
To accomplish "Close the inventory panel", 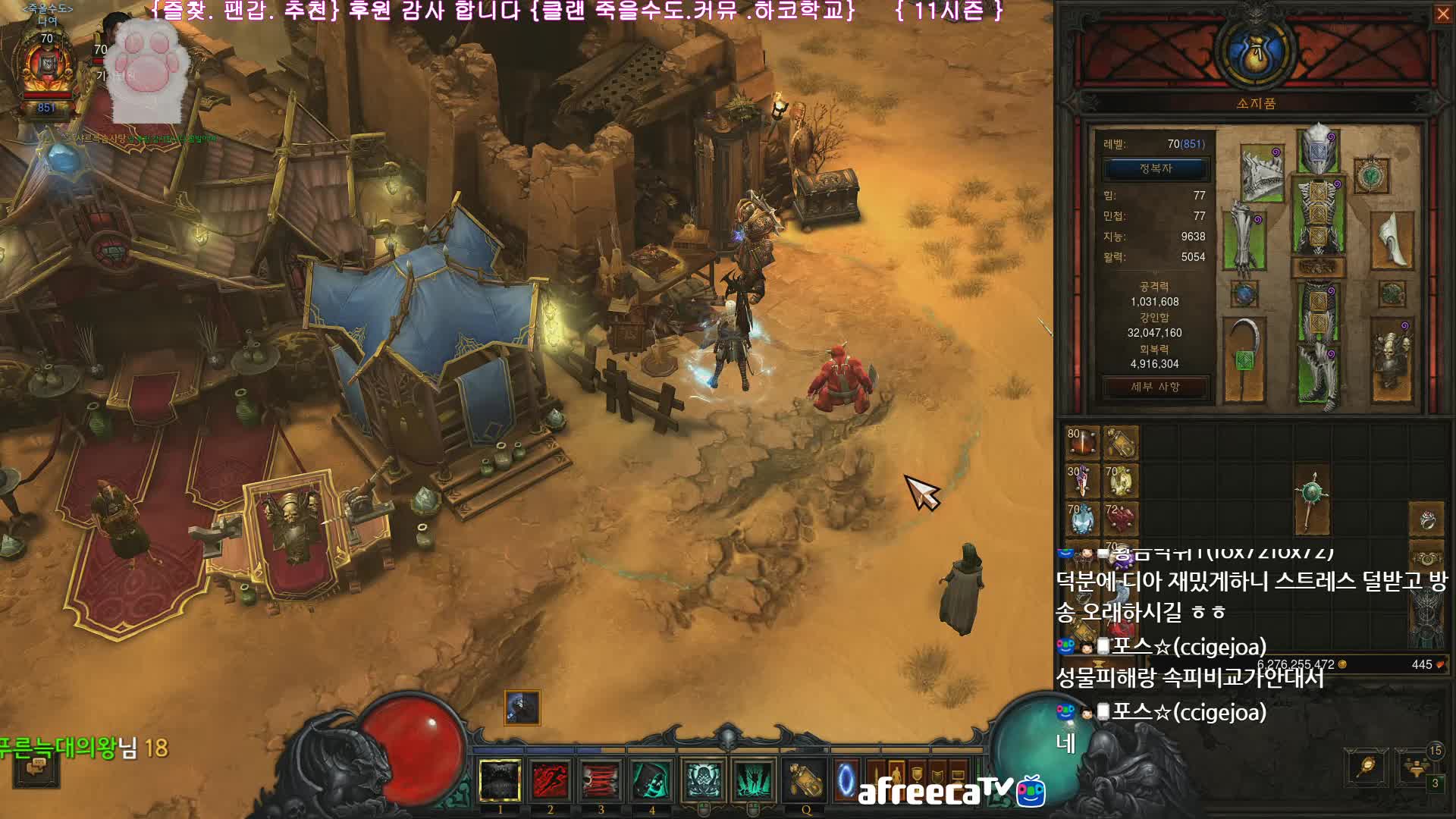I will (x=1442, y=14).
